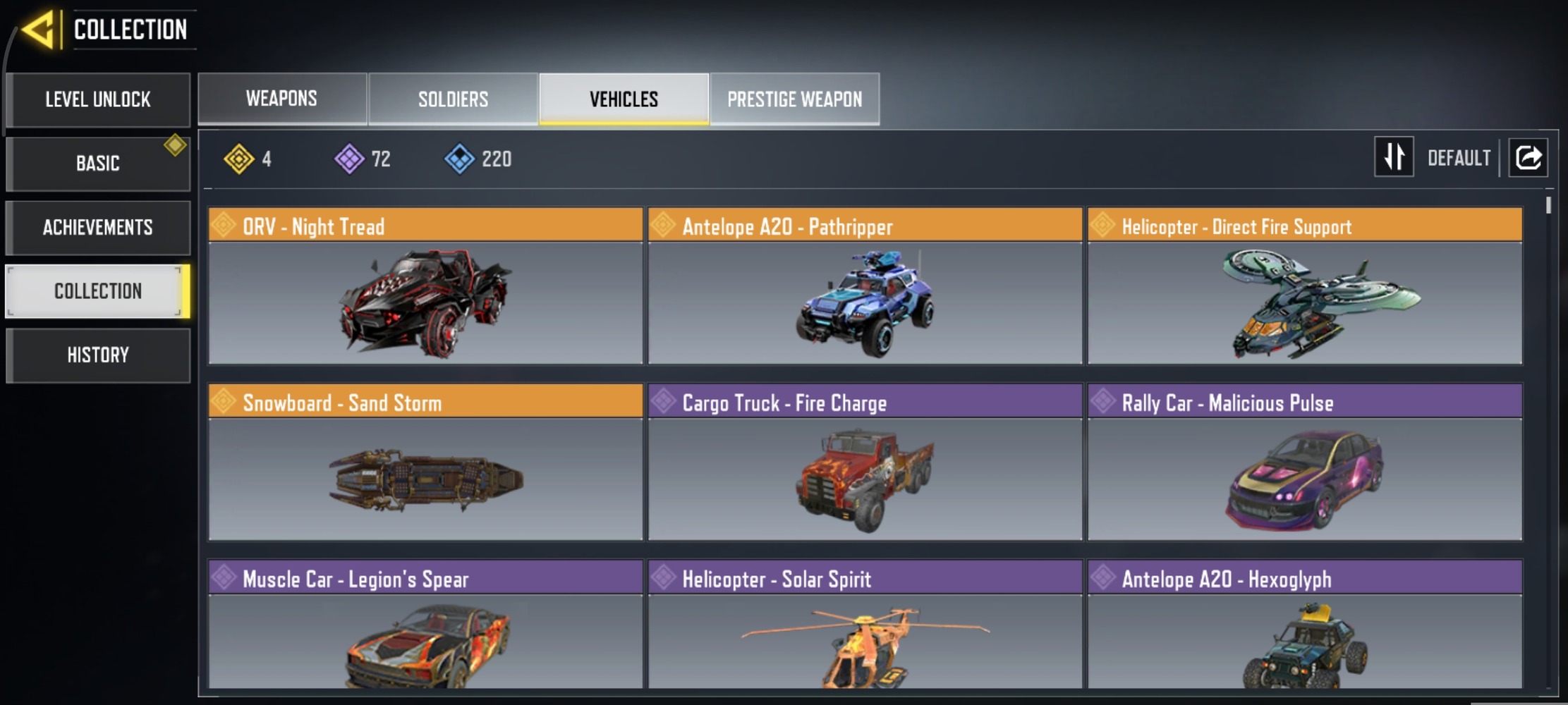This screenshot has height=705, width=1568.
Task: Switch to the Weapons tab
Action: tap(281, 99)
